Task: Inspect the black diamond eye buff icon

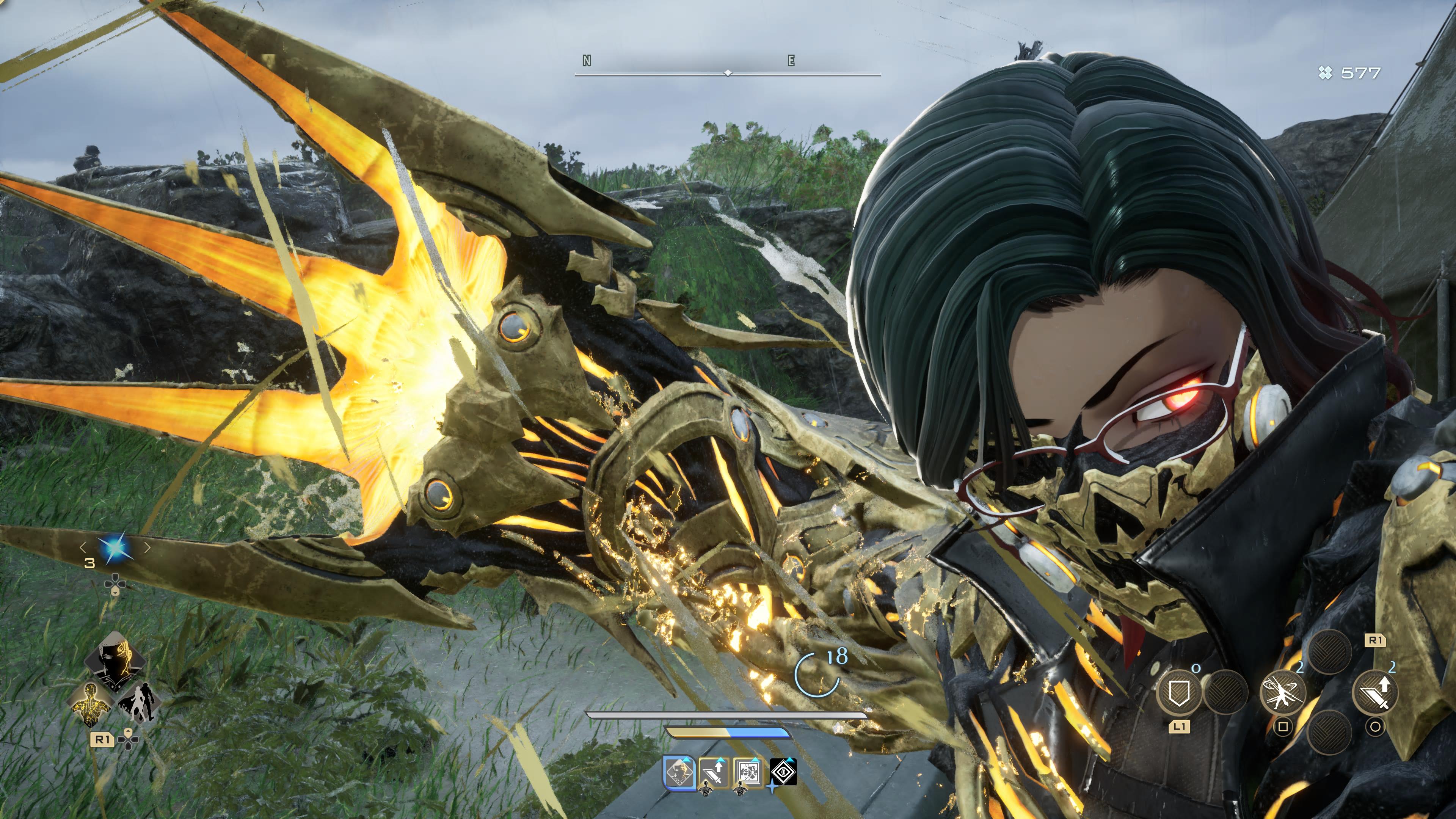Action: click(x=783, y=773)
